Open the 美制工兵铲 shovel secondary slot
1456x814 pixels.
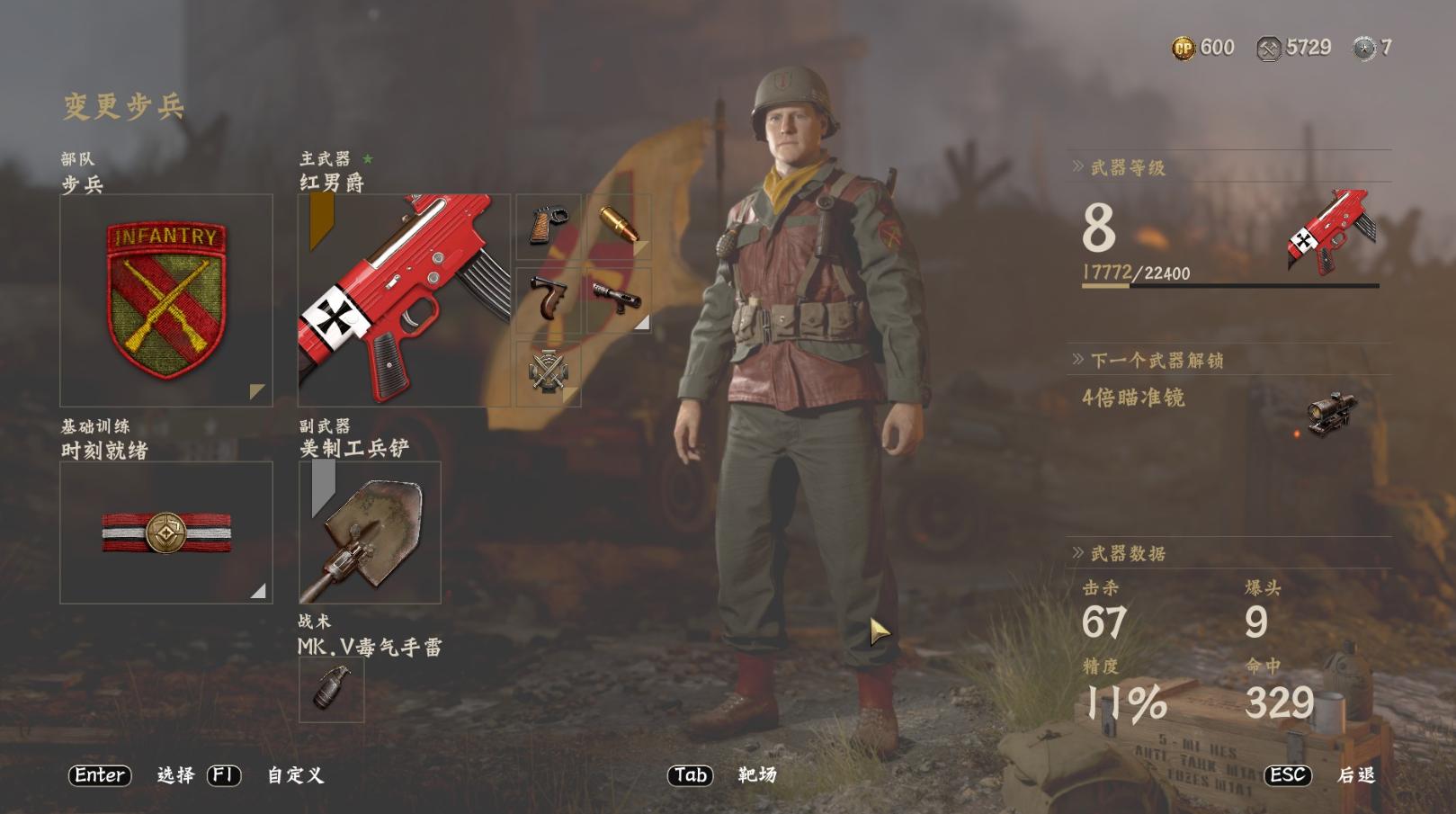coord(370,532)
